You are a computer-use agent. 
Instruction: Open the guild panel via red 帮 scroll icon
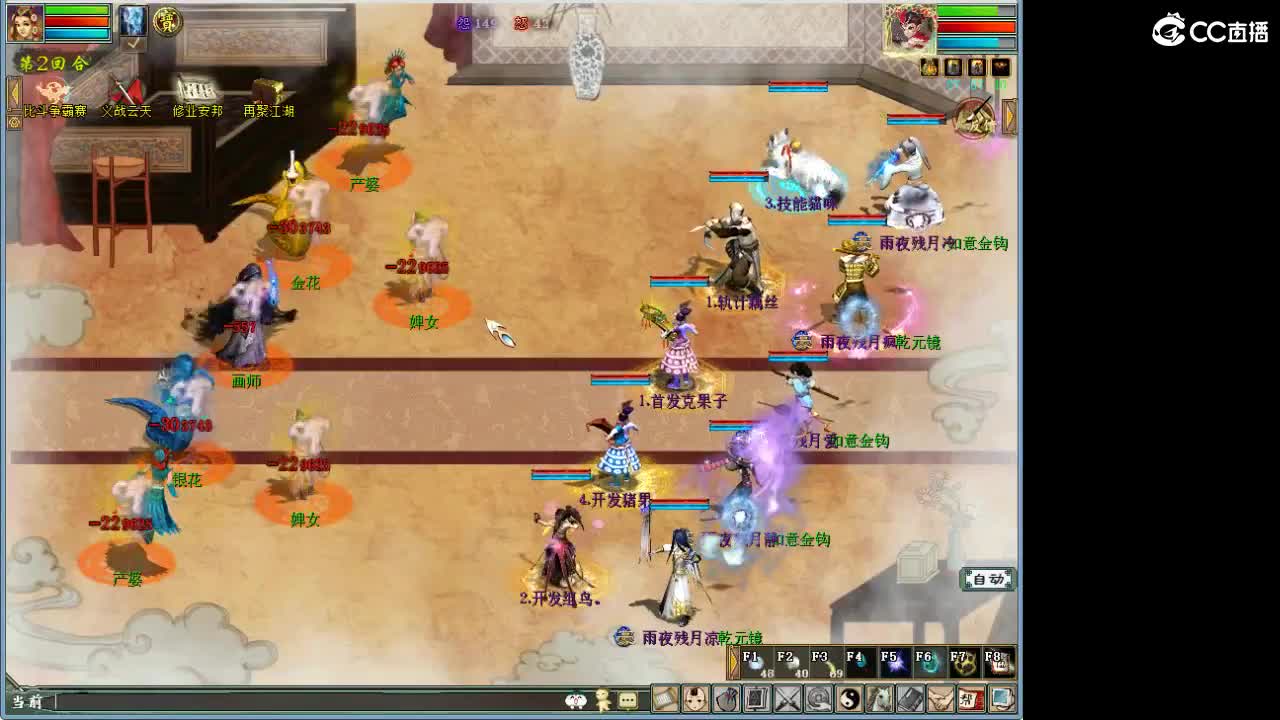(974, 698)
